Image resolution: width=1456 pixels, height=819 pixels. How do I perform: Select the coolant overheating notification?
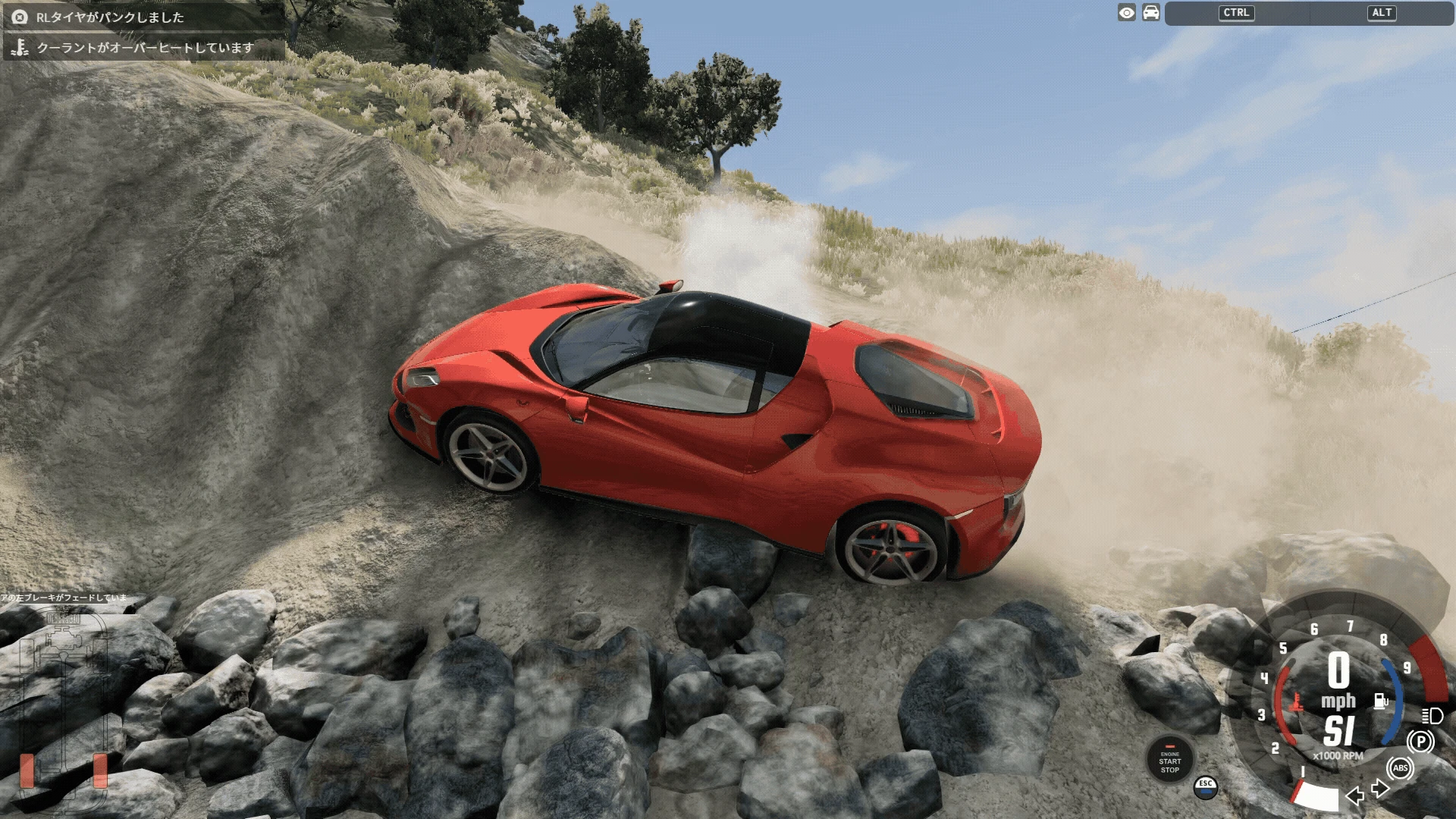point(144,48)
